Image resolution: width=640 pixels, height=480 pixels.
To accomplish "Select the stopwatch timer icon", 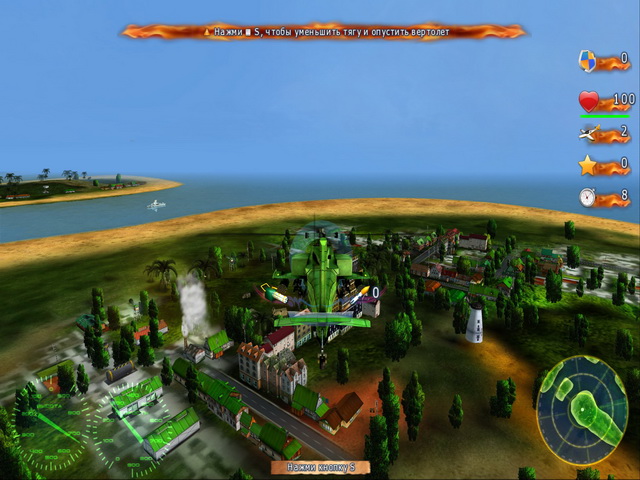I will tap(588, 197).
